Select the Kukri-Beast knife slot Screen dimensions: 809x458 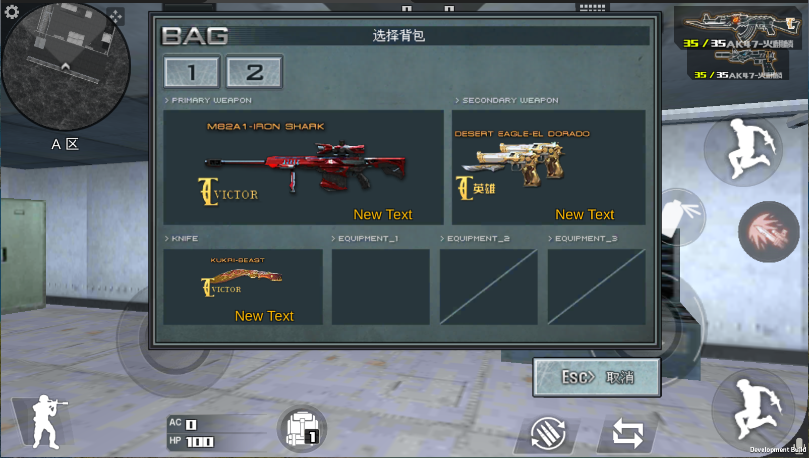243,286
